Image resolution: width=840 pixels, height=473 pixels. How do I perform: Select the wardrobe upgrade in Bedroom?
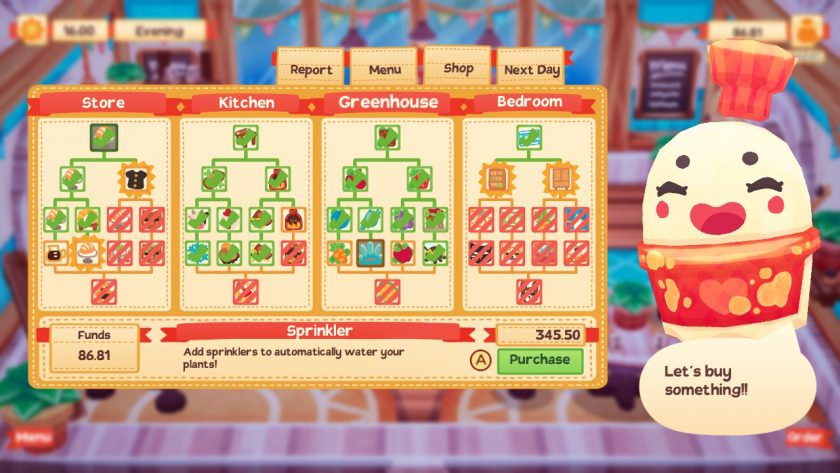(561, 179)
